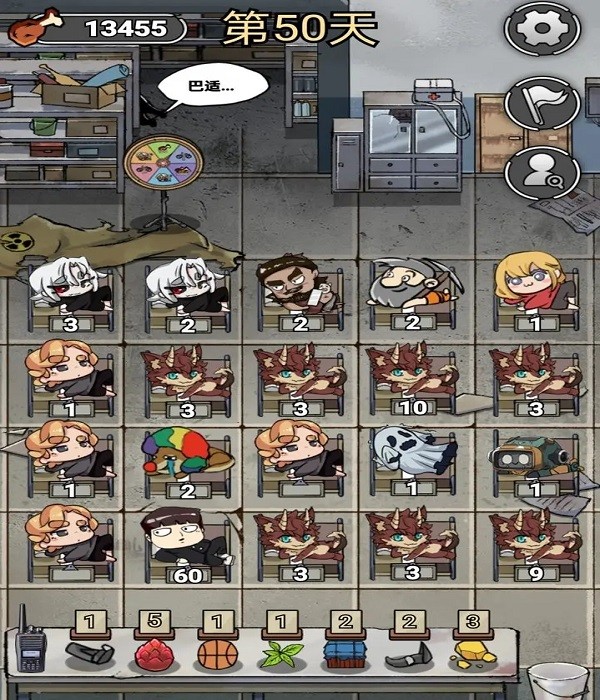This screenshot has height=700, width=600.
Task: Choose the rainbow-haired clown unit
Action: click(187, 455)
